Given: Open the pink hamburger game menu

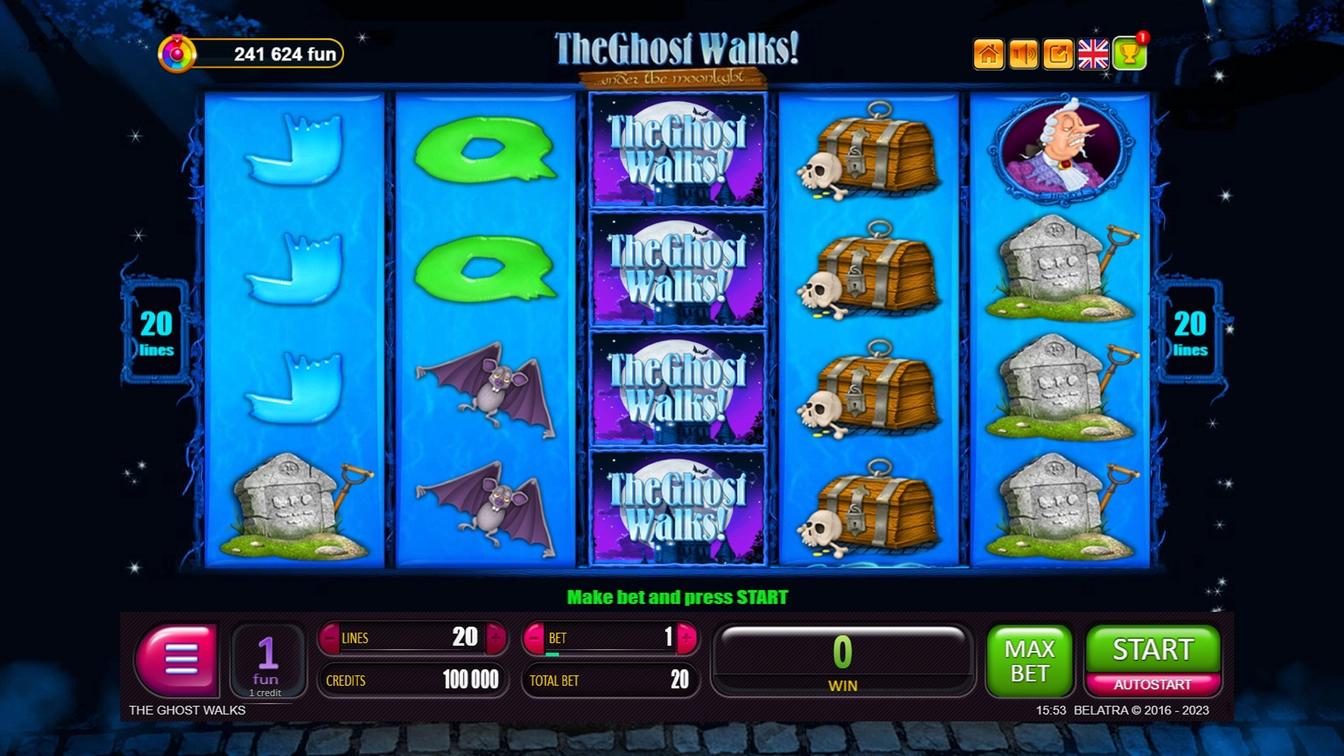Looking at the screenshot, I should click(x=176, y=660).
